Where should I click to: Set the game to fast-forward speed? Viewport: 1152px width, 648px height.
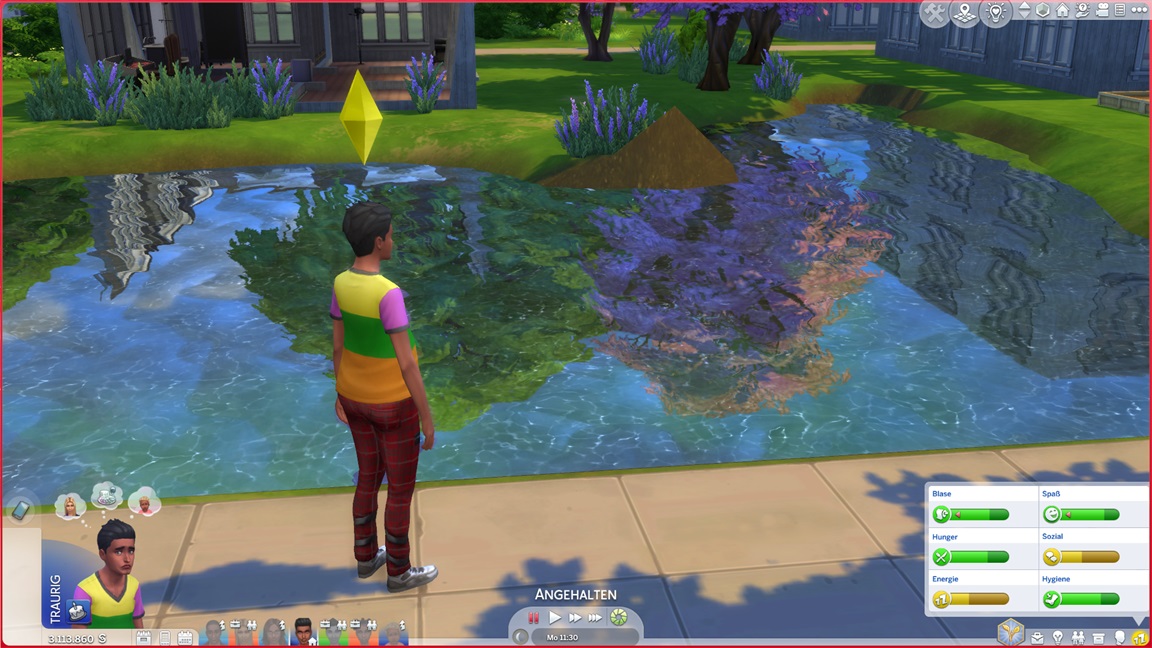575,618
